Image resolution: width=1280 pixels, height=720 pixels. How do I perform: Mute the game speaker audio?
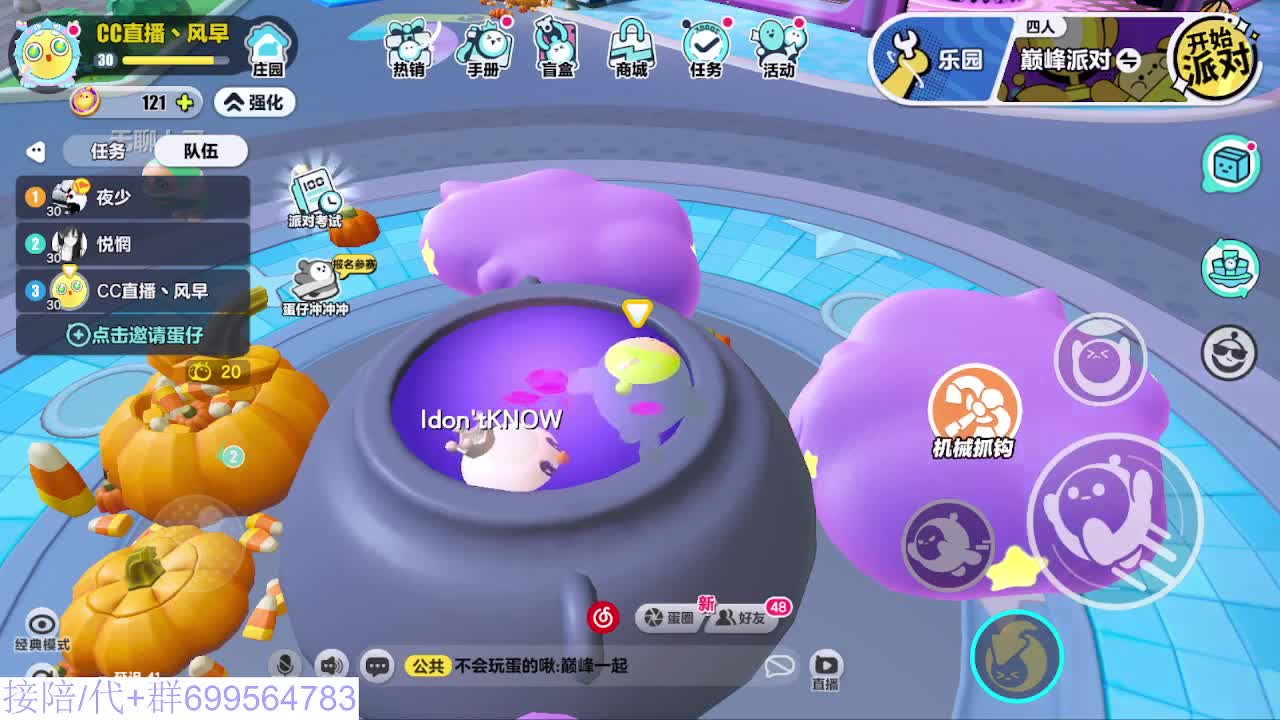(330, 664)
